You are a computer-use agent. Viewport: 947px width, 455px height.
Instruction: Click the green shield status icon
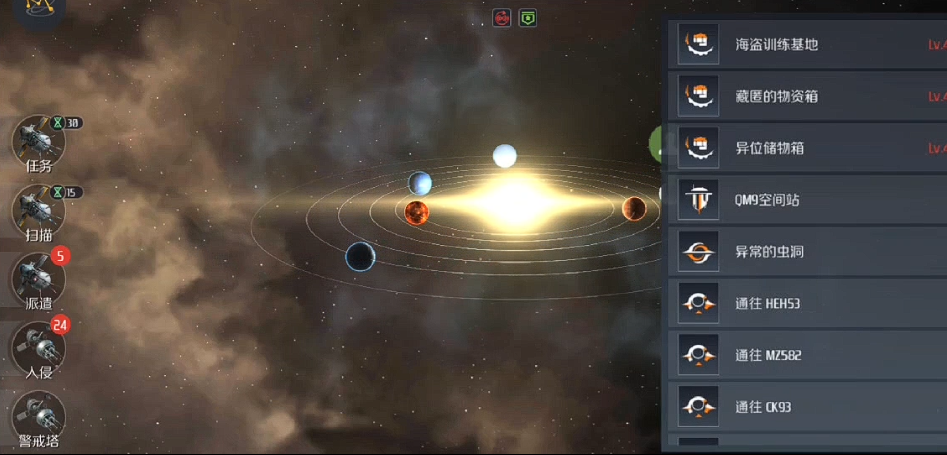528,18
